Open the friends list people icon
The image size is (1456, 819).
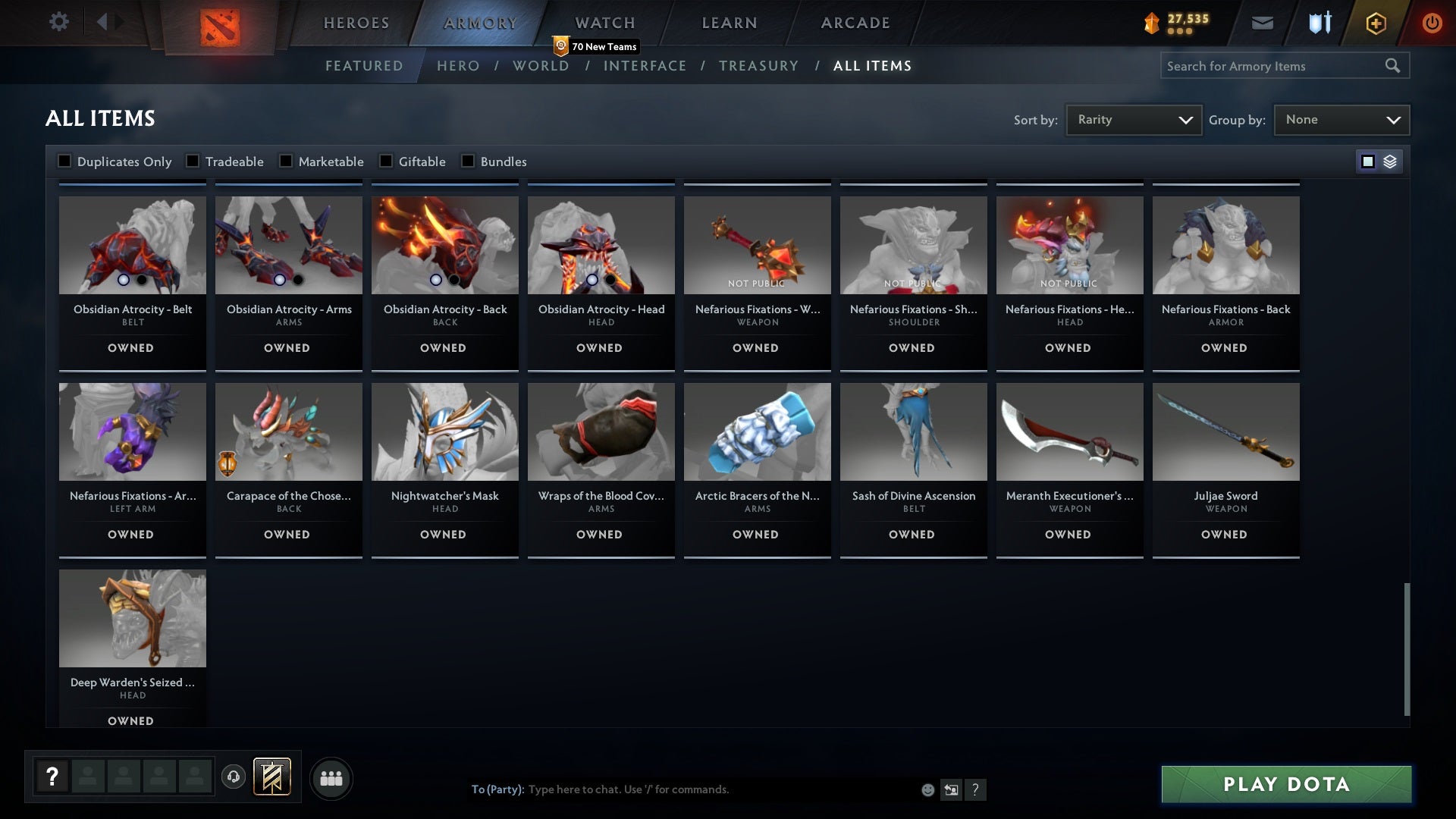(331, 777)
